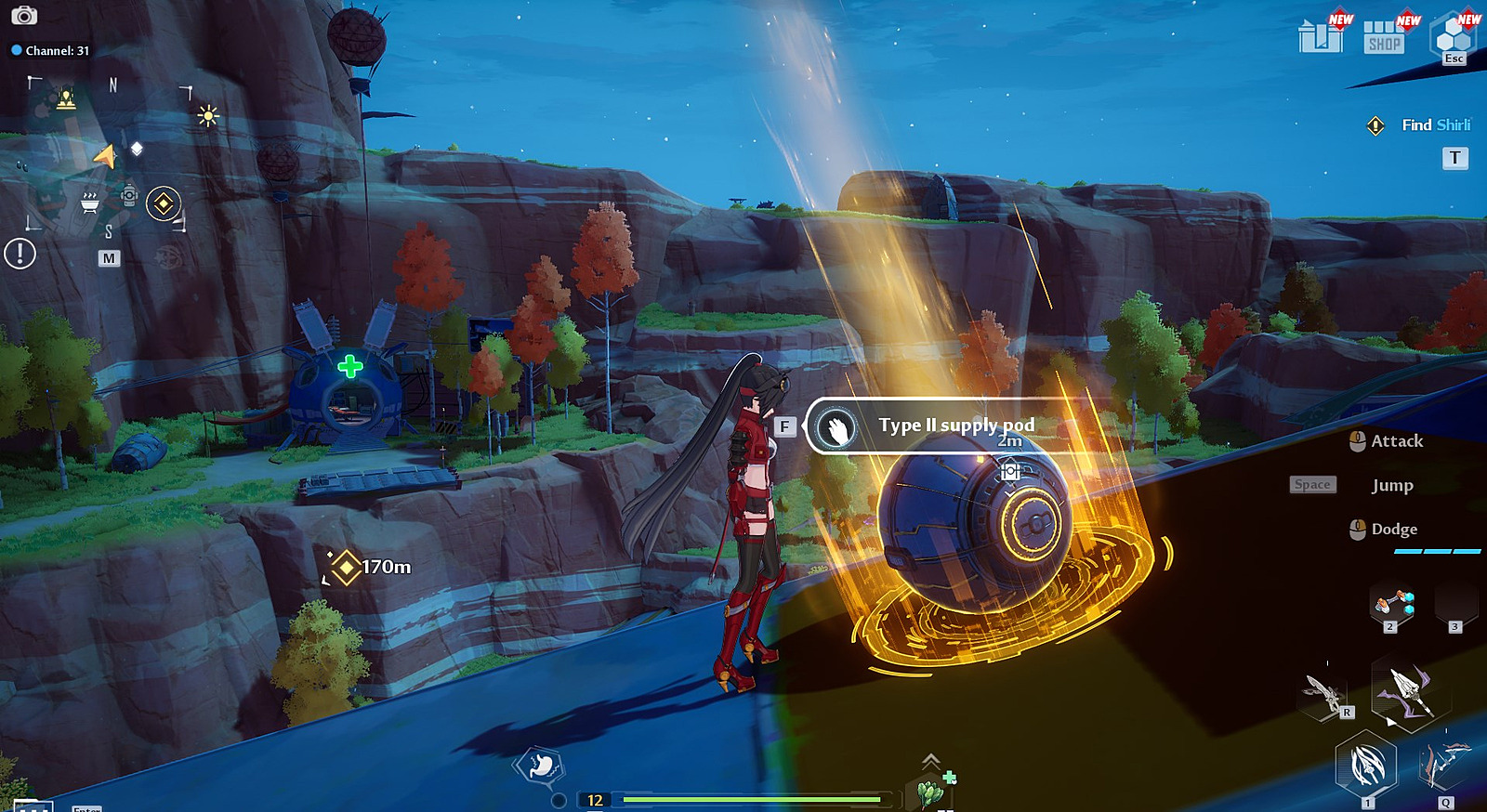
Task: Tap the Attack action label
Action: (1397, 441)
